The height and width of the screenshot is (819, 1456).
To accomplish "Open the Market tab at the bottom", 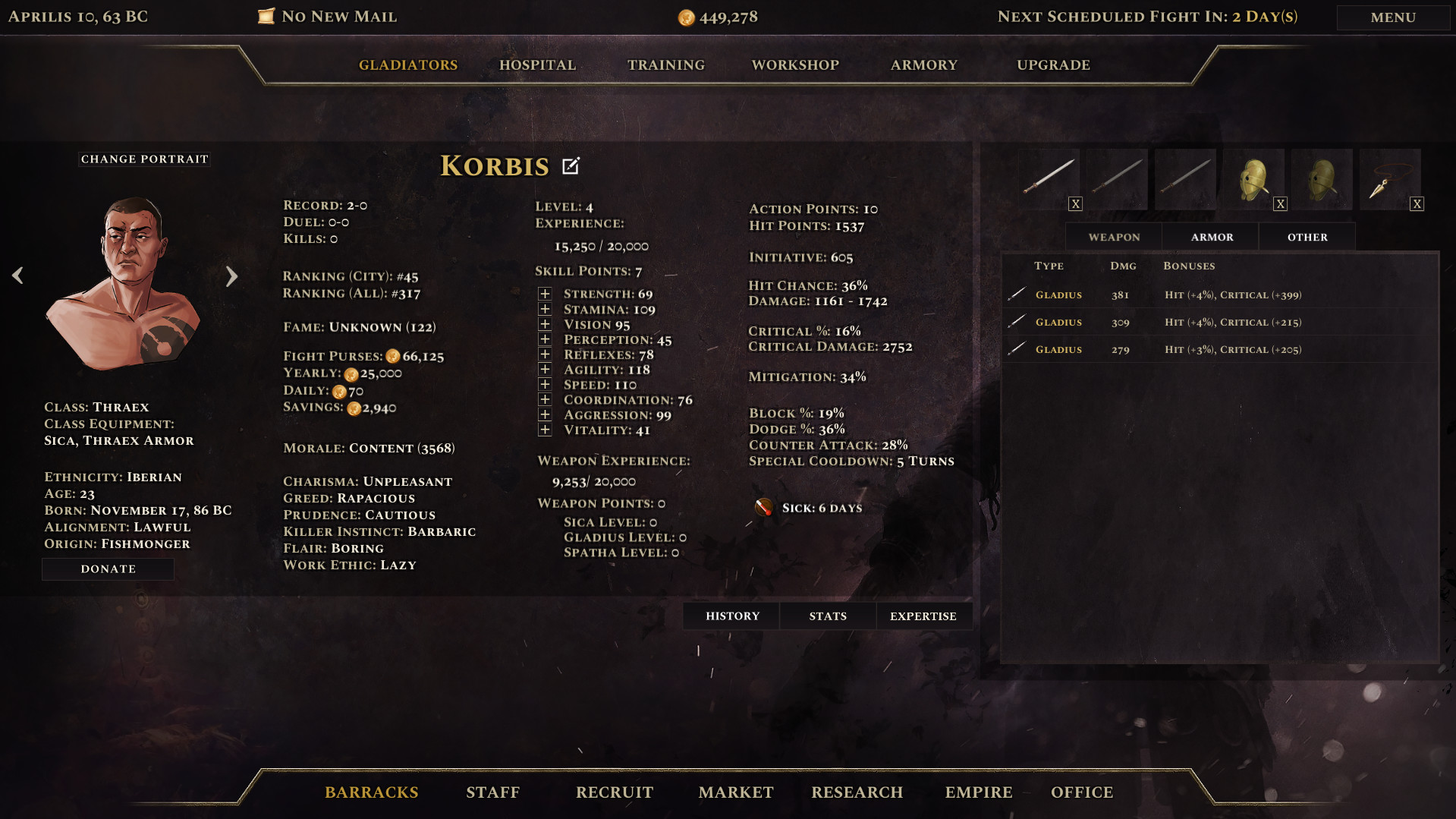I will click(734, 792).
